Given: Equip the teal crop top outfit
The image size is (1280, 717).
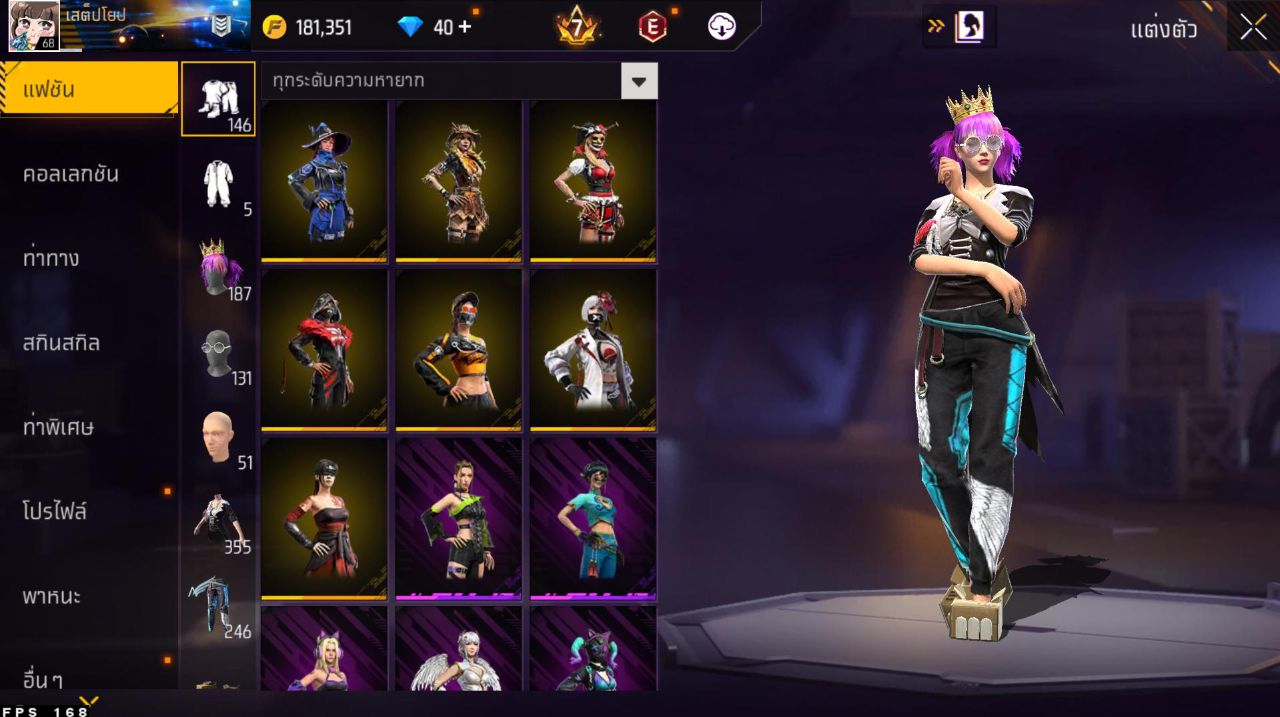Looking at the screenshot, I should click(593, 519).
